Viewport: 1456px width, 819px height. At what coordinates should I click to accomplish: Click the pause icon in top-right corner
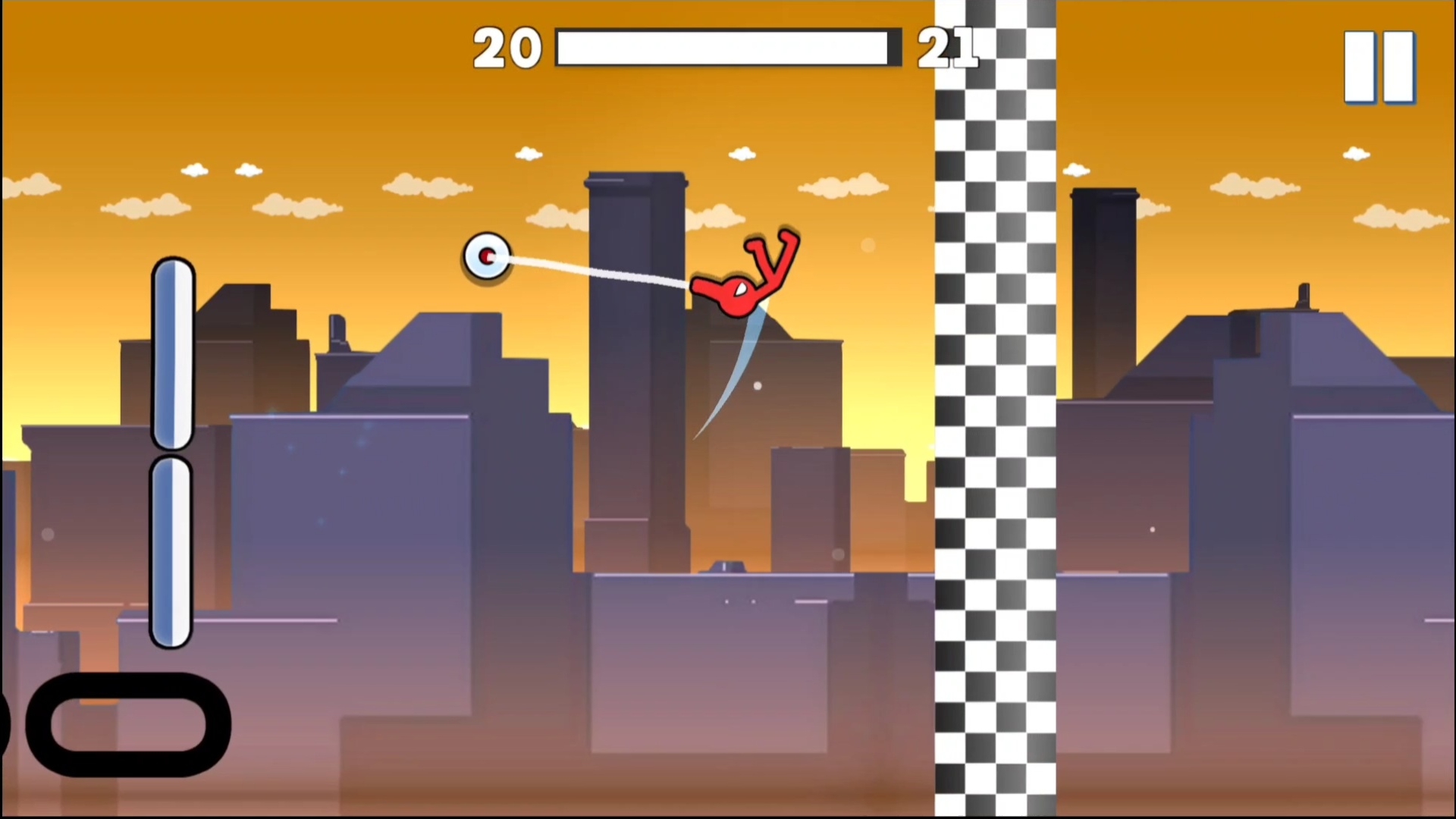[x=1379, y=67]
